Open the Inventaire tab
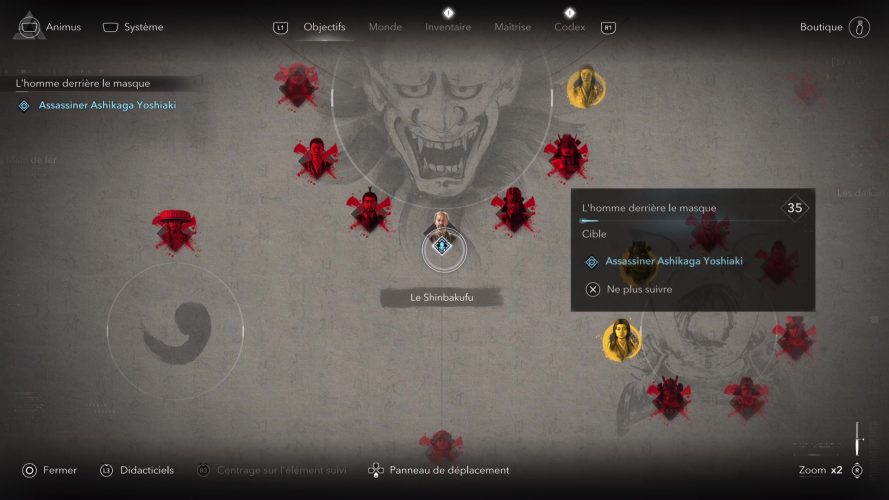The height and width of the screenshot is (500, 889). pyautogui.click(x=447, y=27)
